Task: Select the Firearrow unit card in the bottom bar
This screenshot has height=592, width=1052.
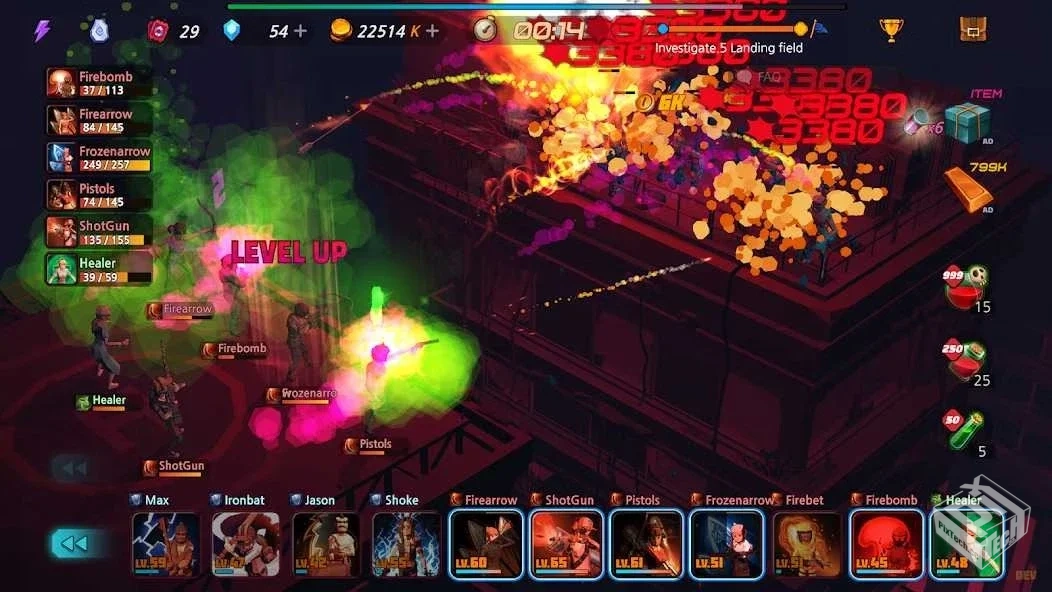Action: [486, 545]
